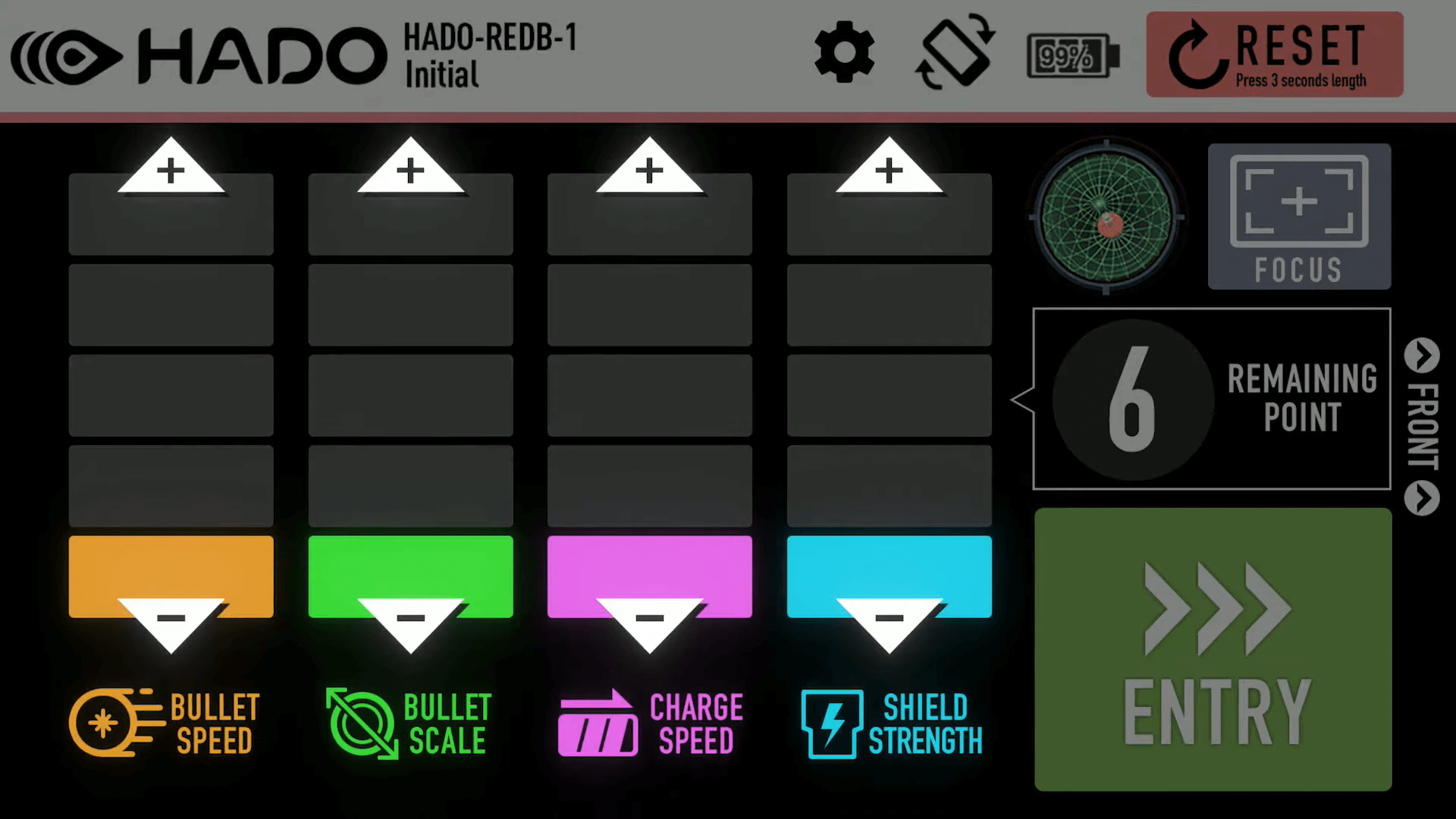Increase Bullet Scale with its plus arrow
Image resolution: width=1456 pixels, height=819 pixels.
coord(410,170)
